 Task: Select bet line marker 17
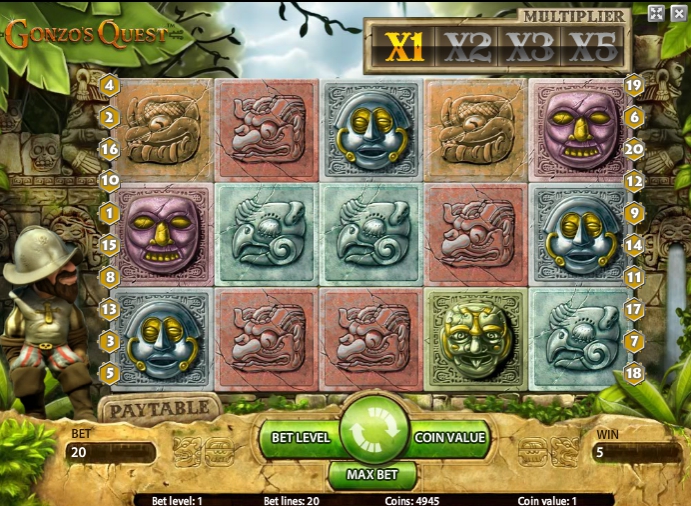pyautogui.click(x=632, y=309)
